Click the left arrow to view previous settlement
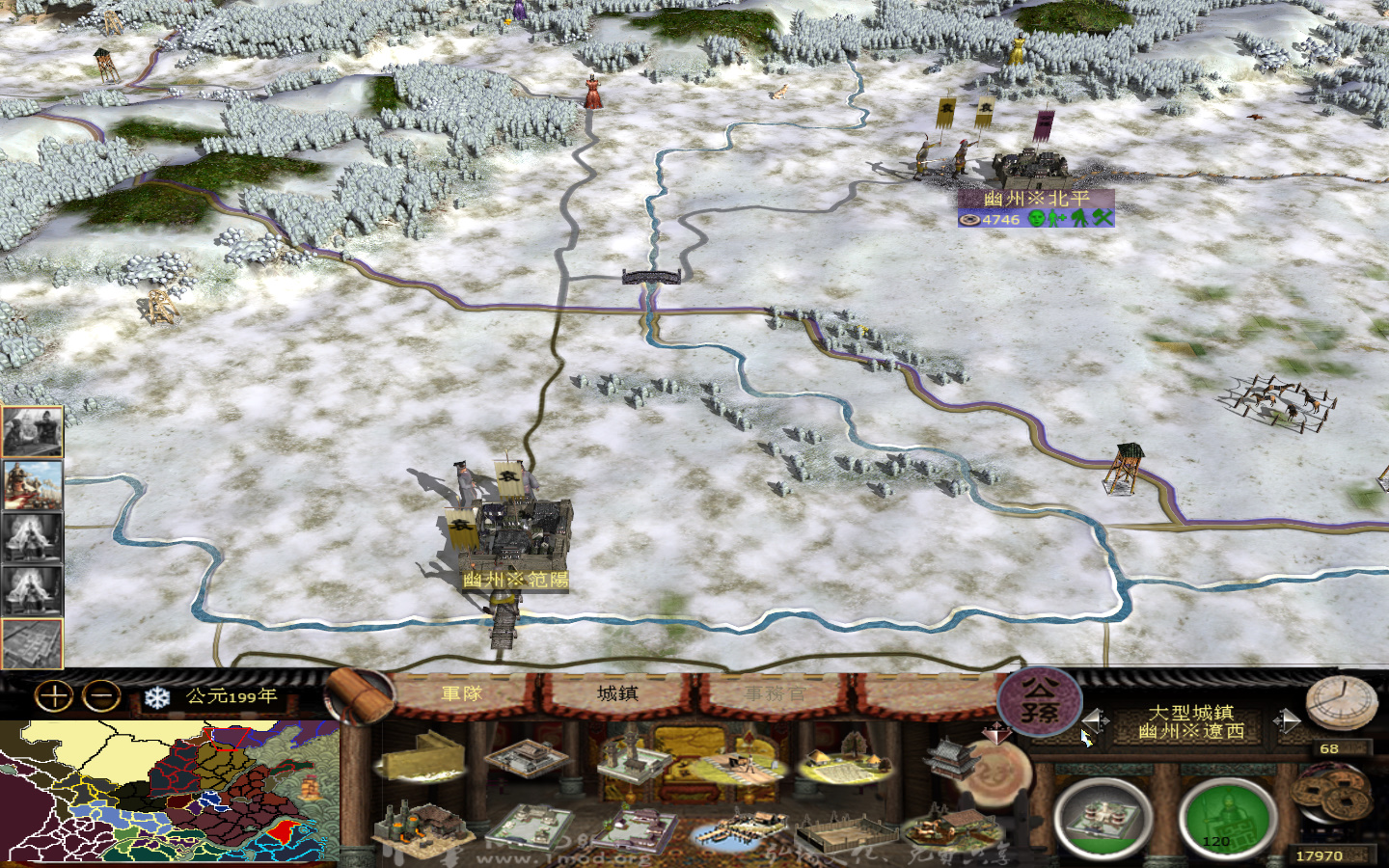Image resolution: width=1389 pixels, height=868 pixels. [x=1095, y=719]
